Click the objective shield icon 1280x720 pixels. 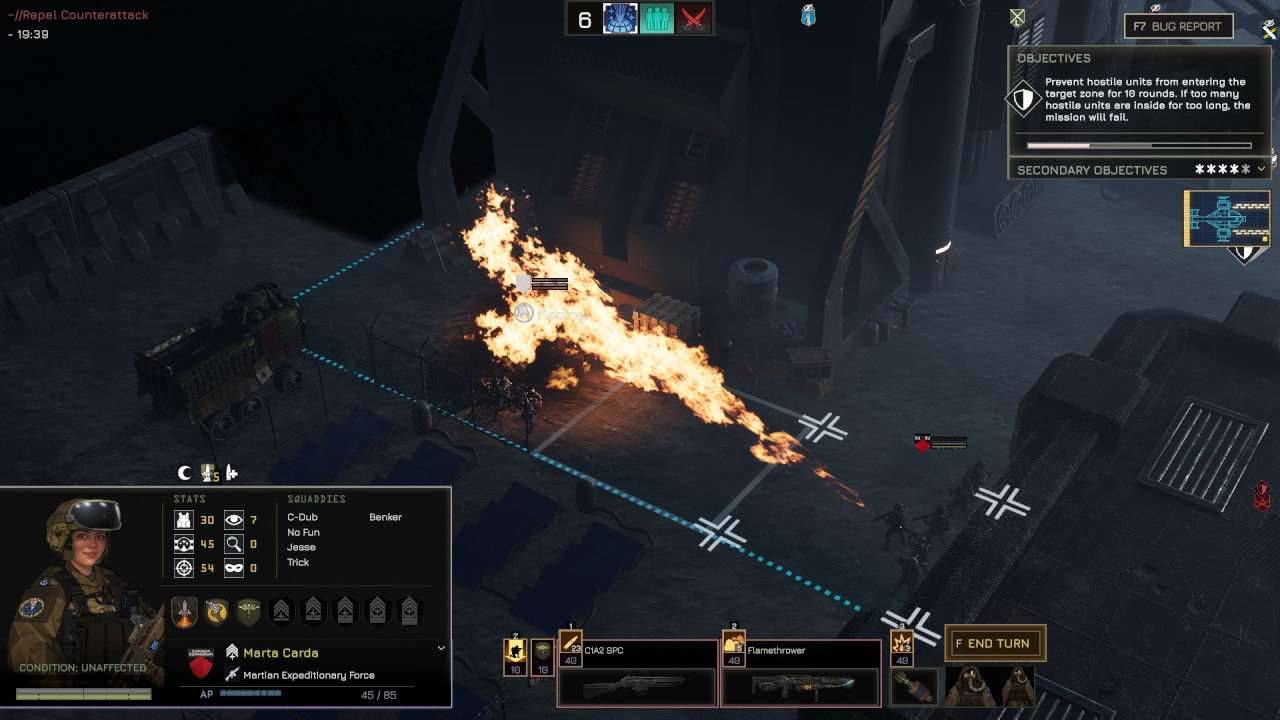point(1023,100)
